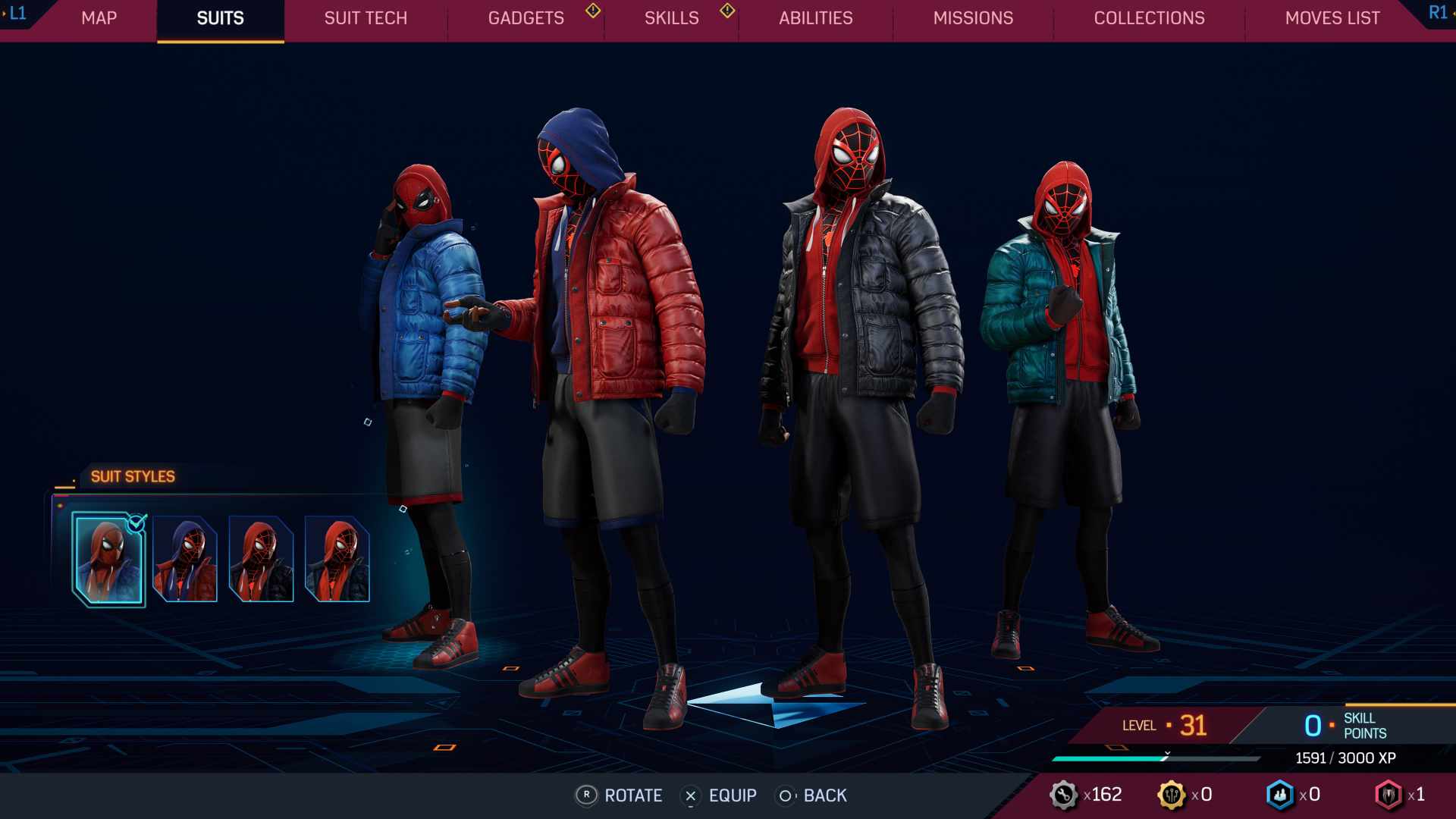Switch to the SUIT TECH tab
The height and width of the screenshot is (819, 1456).
pyautogui.click(x=365, y=18)
